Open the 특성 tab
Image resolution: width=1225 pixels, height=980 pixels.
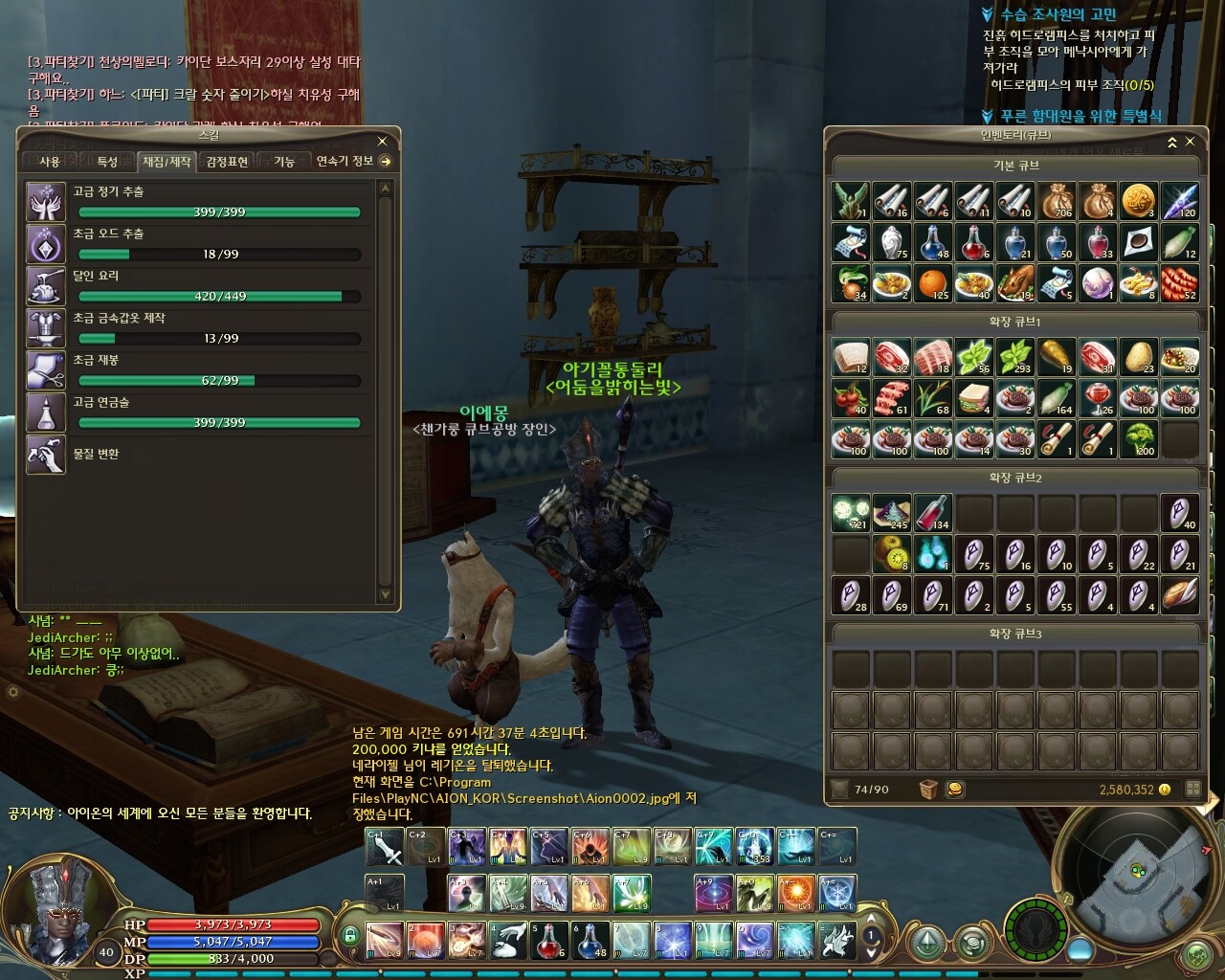tap(106, 162)
